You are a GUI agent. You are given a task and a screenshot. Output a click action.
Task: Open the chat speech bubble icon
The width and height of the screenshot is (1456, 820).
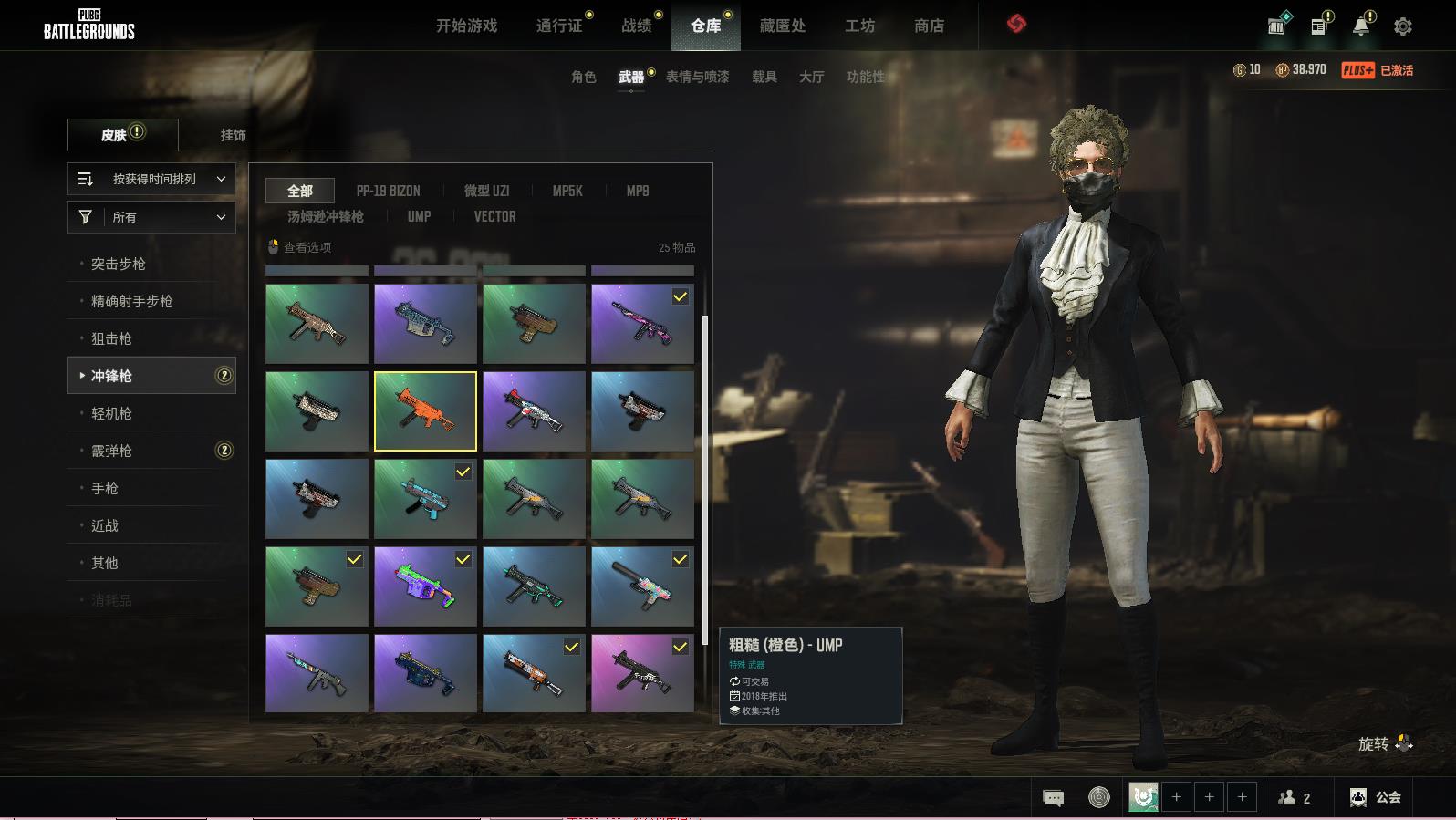[x=1053, y=798]
